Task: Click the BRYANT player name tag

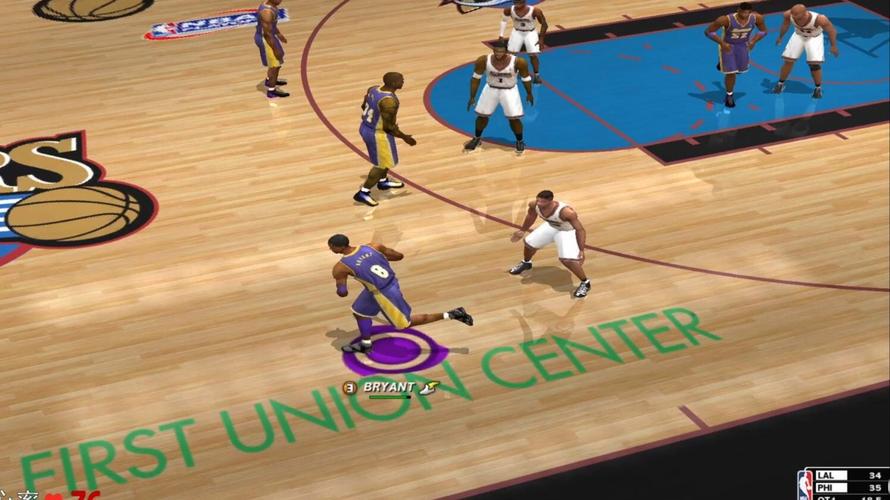Action: (387, 387)
